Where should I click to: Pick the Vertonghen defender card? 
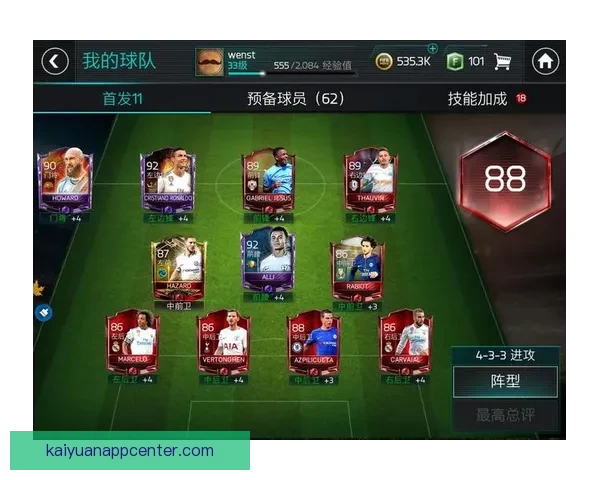click(224, 346)
